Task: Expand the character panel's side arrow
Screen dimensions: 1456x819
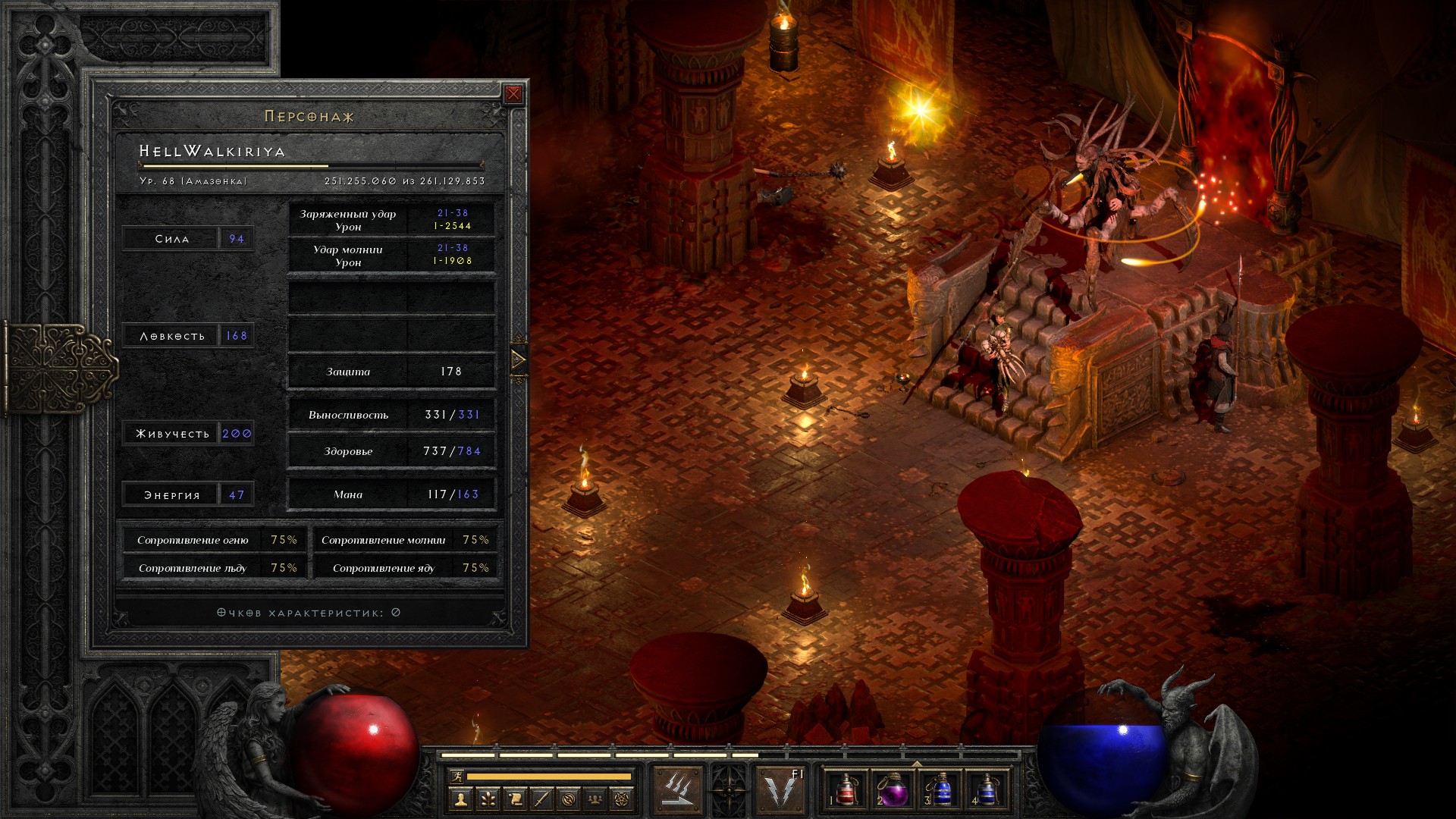Action: 519,359
